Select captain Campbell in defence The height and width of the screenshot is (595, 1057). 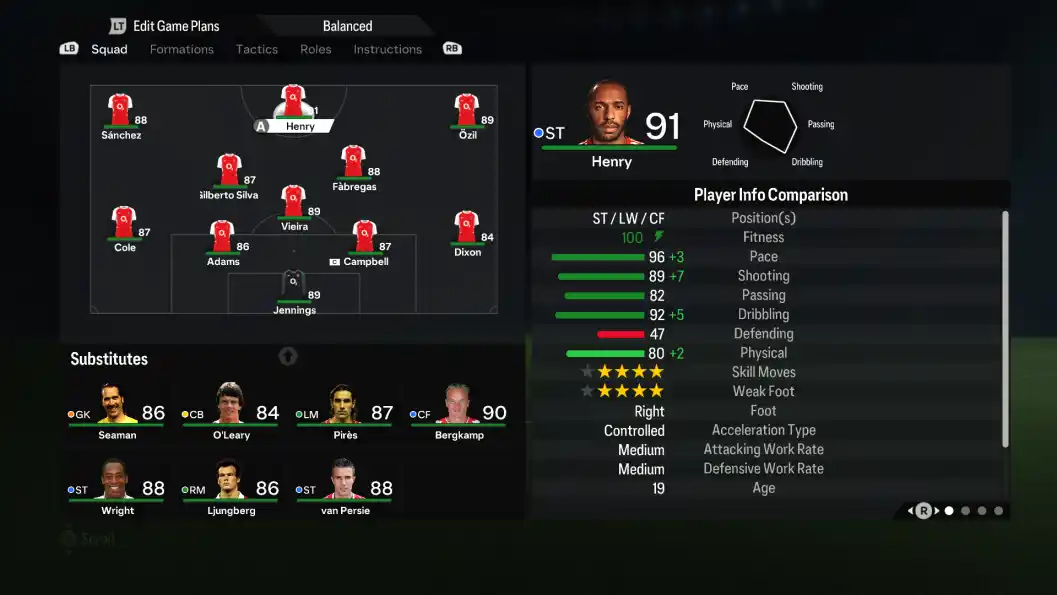point(364,240)
